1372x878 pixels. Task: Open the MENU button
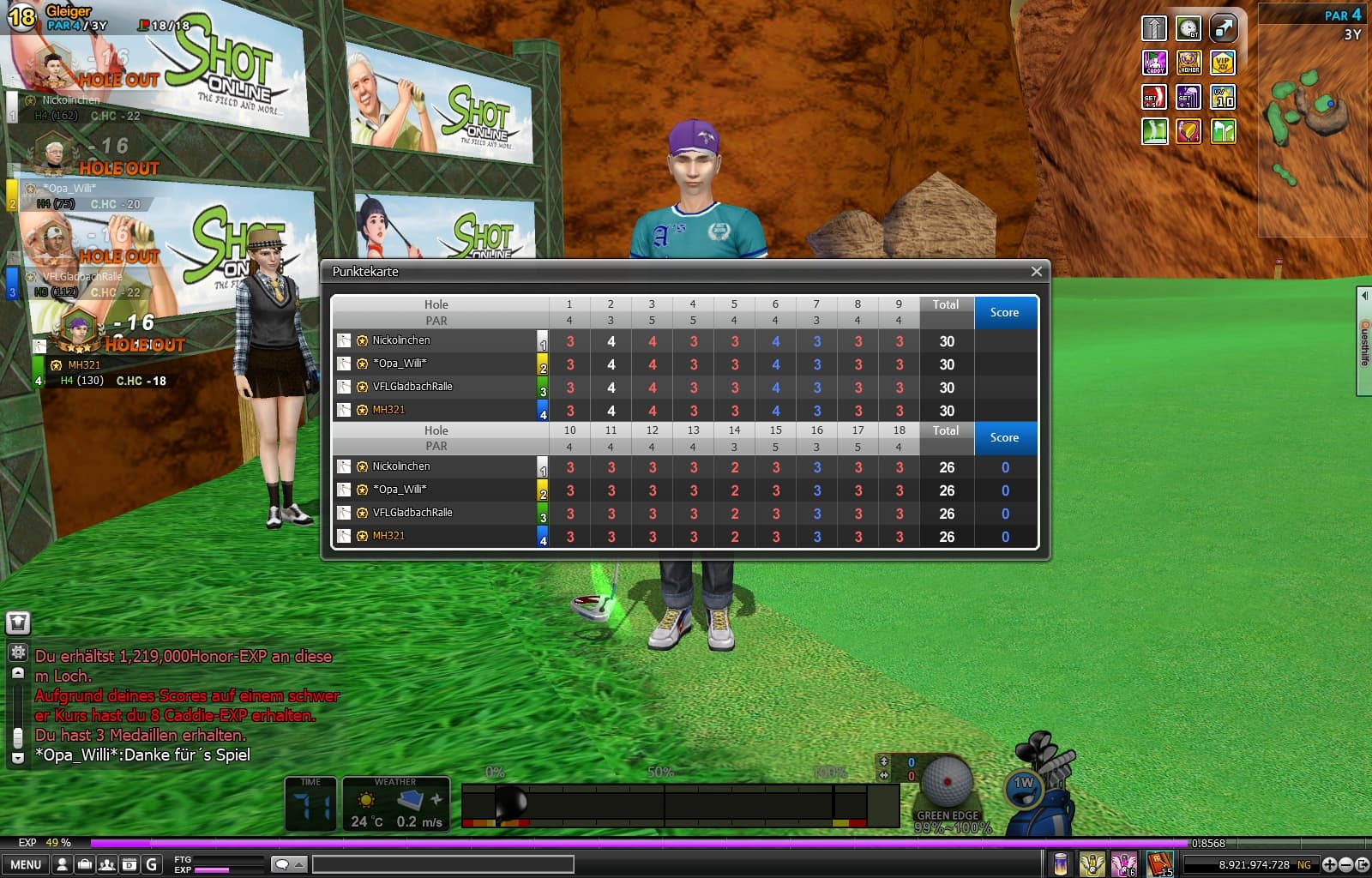[26, 864]
